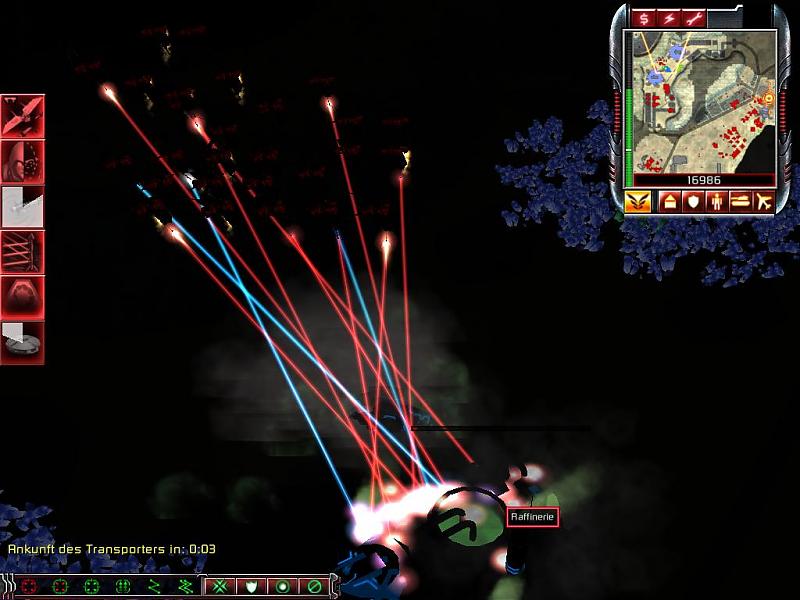Use the cloaking field support power

(22, 162)
